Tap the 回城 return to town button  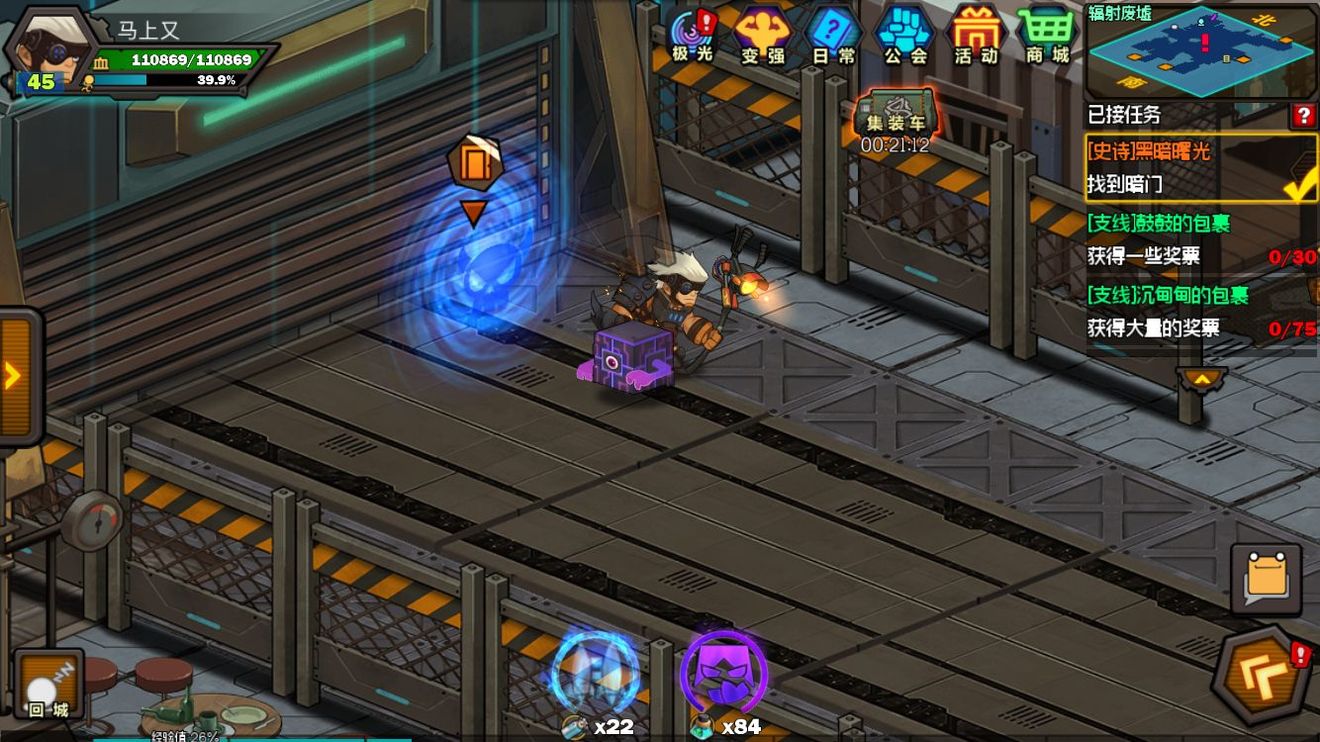[48, 685]
